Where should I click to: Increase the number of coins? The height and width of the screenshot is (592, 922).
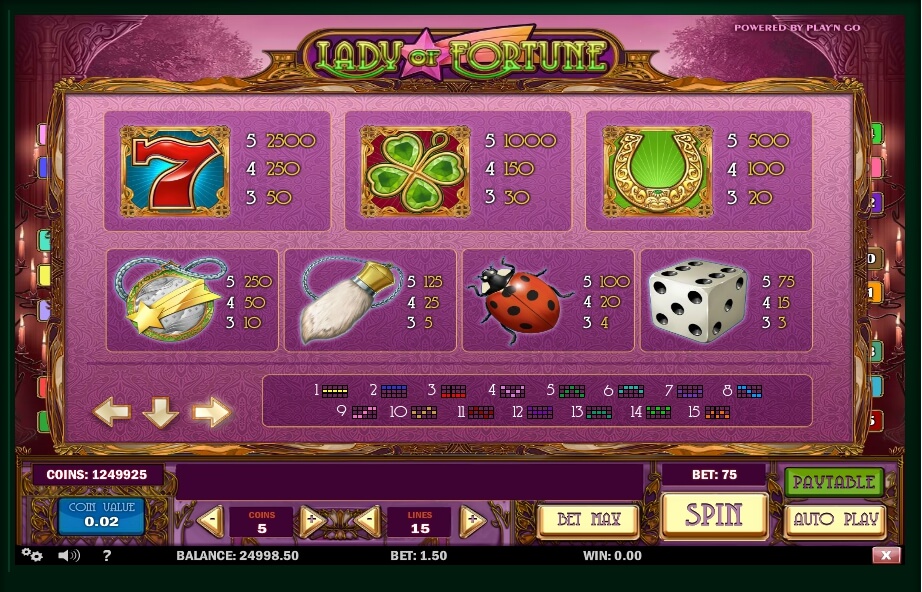click(311, 521)
